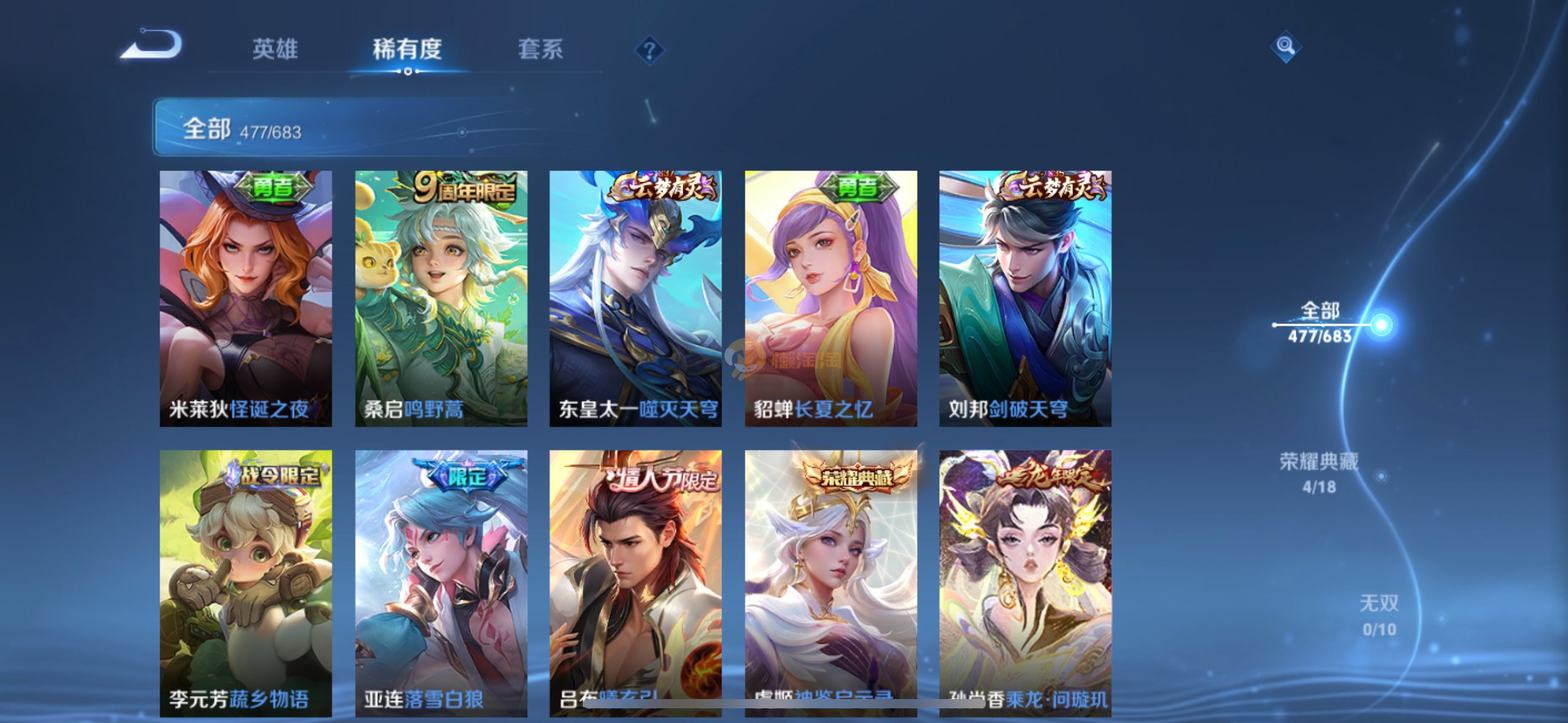Open the magnifier search button
Image resolution: width=1568 pixels, height=723 pixels.
(1285, 46)
